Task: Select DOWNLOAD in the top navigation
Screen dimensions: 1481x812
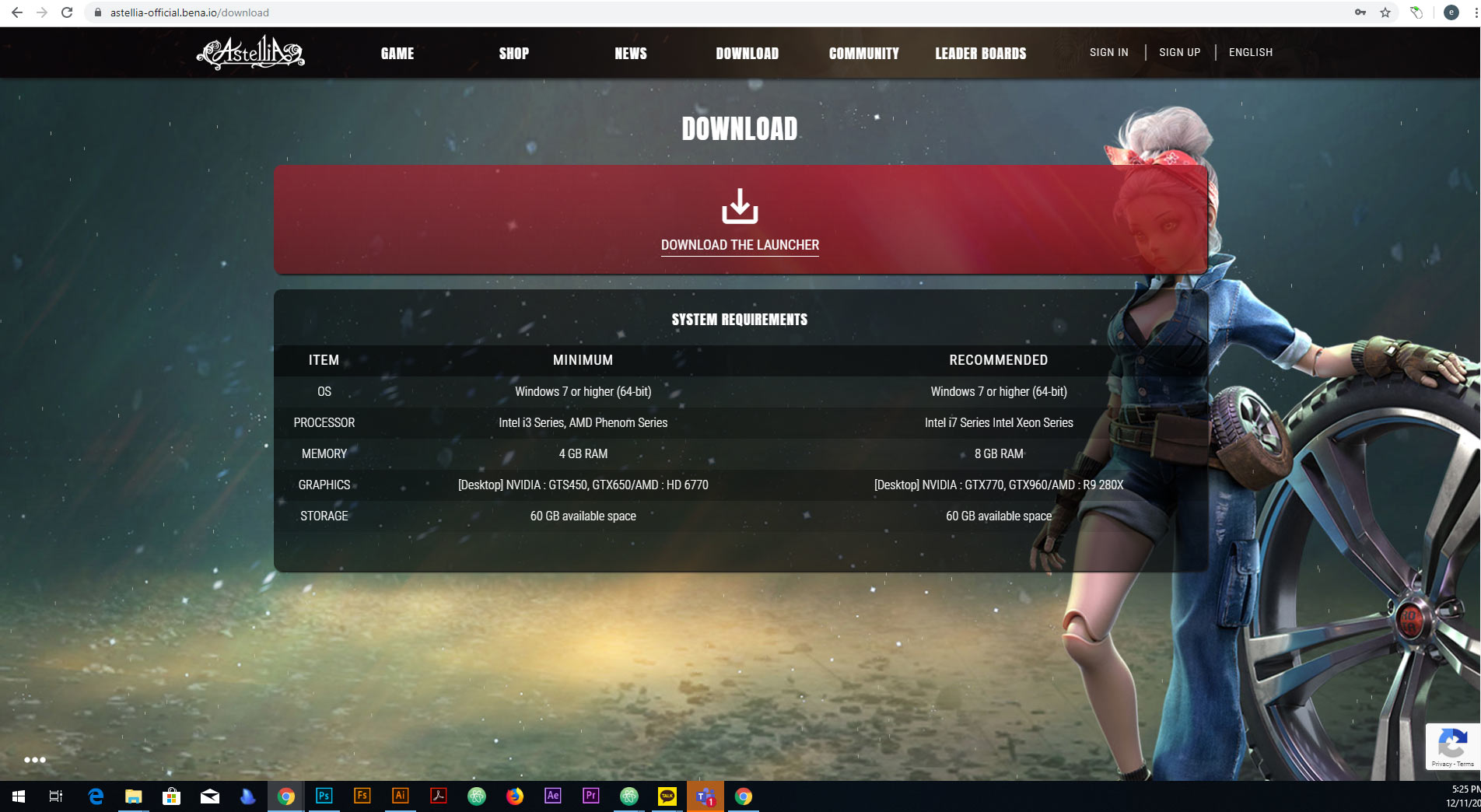Action: (x=747, y=54)
